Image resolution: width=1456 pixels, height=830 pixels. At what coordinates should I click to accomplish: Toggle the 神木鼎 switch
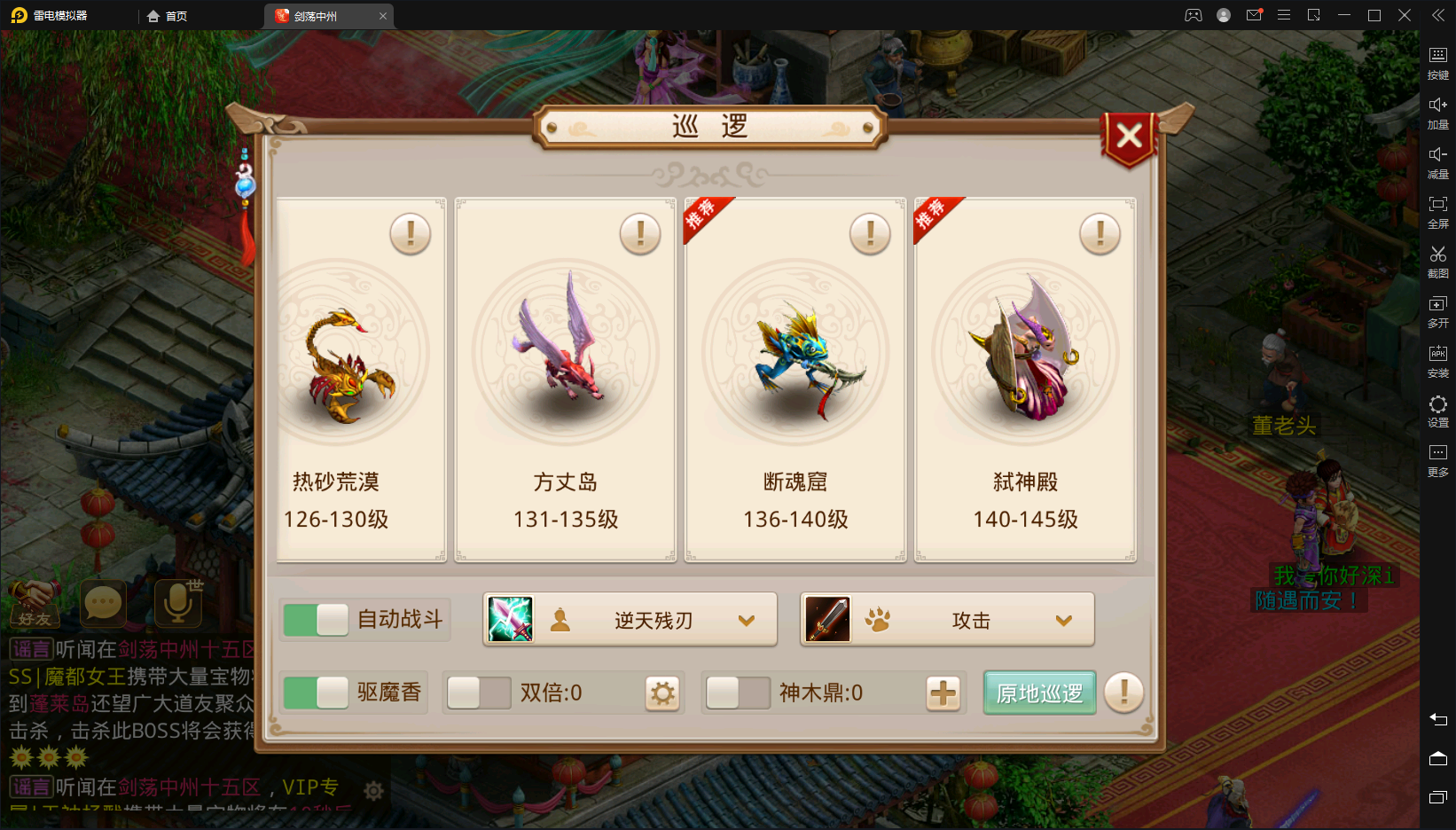738,693
